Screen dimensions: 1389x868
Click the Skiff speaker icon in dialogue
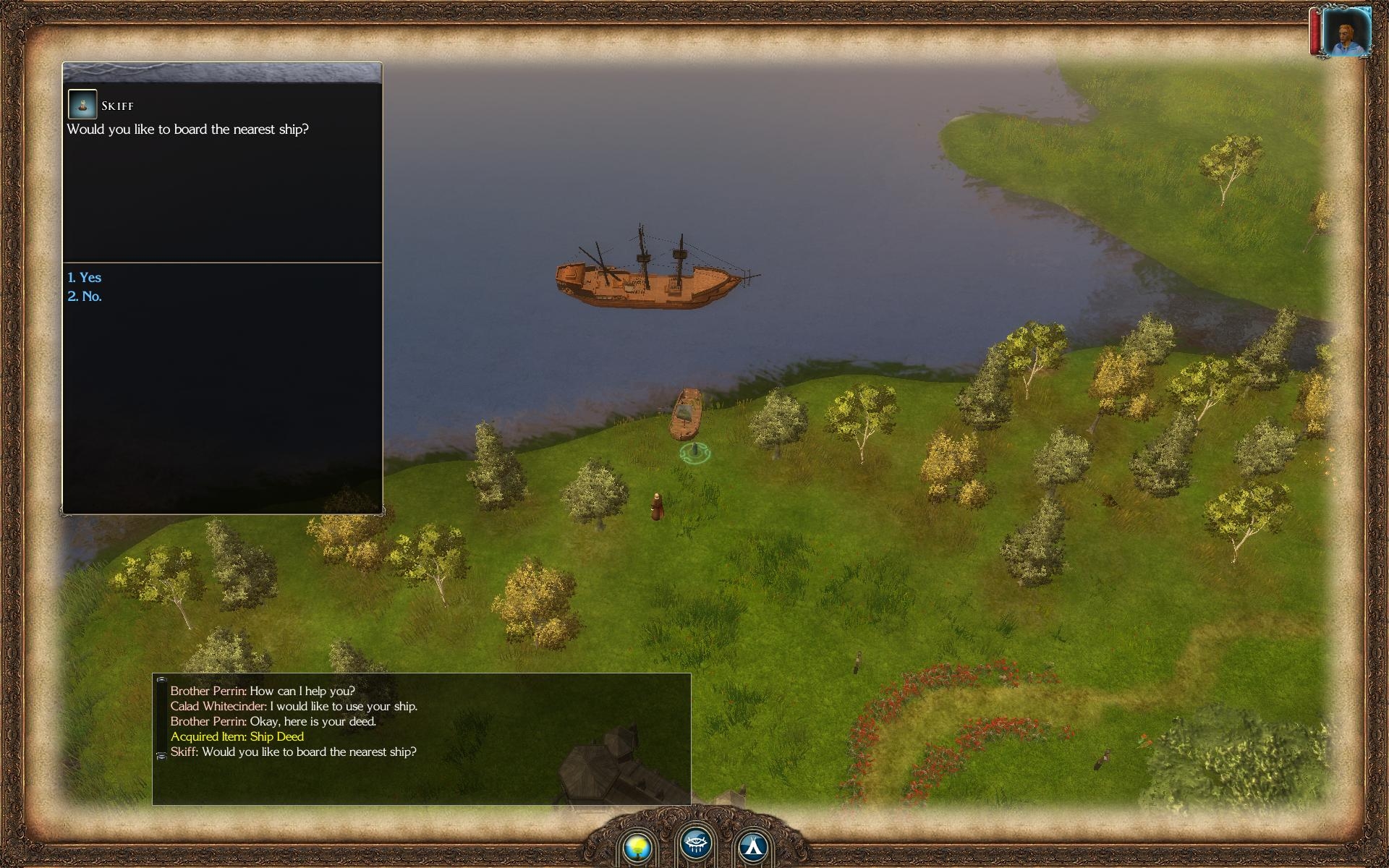pyautogui.click(x=82, y=105)
